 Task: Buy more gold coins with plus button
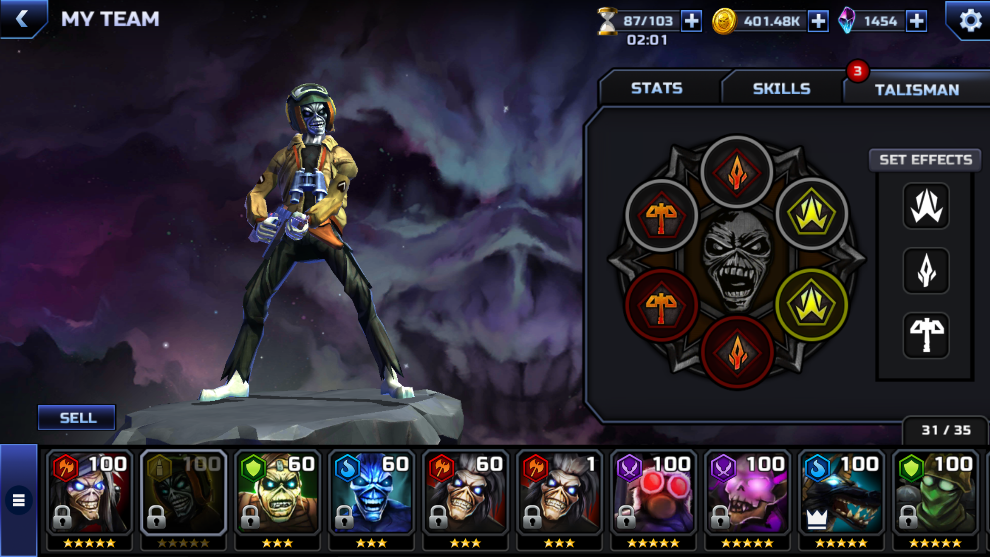coord(818,21)
